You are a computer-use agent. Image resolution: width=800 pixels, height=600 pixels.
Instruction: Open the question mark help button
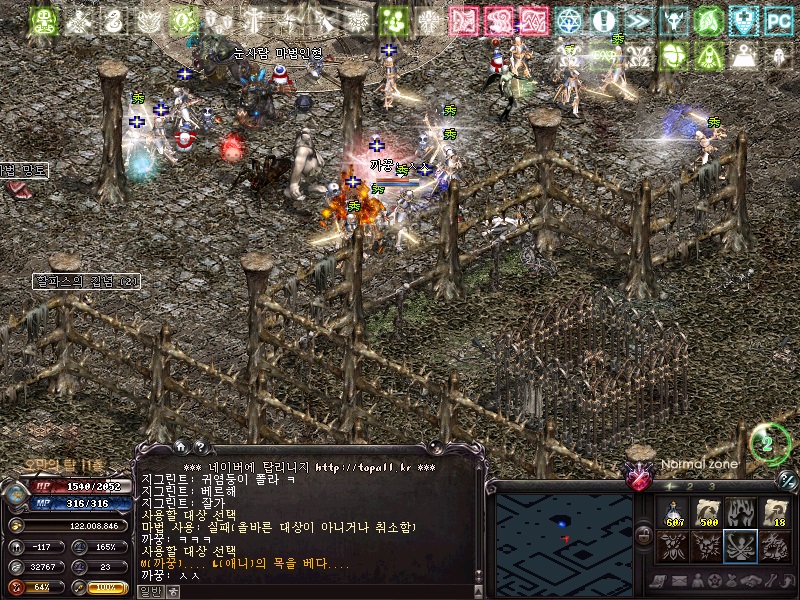(x=200, y=447)
